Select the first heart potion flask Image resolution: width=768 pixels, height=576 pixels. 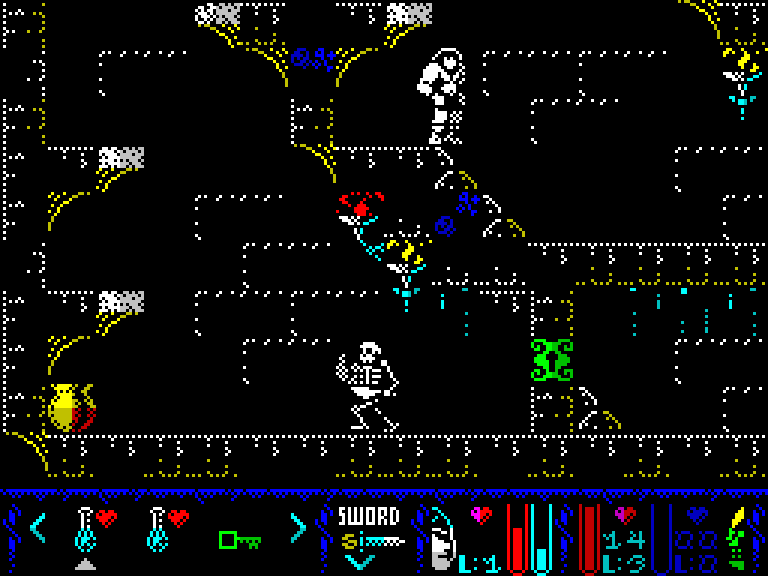coord(94,527)
